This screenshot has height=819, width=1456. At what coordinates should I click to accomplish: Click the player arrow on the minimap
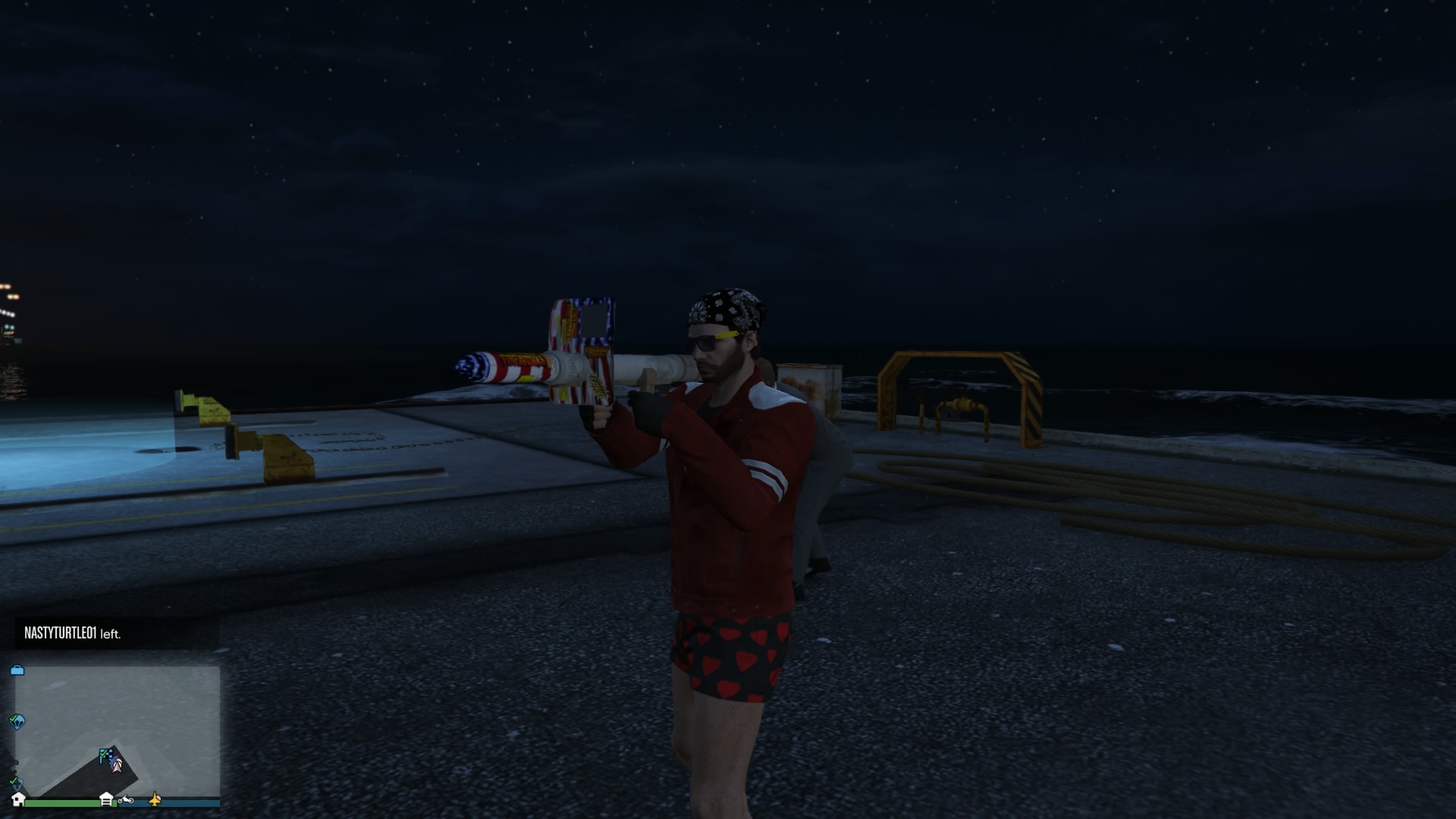(117, 765)
